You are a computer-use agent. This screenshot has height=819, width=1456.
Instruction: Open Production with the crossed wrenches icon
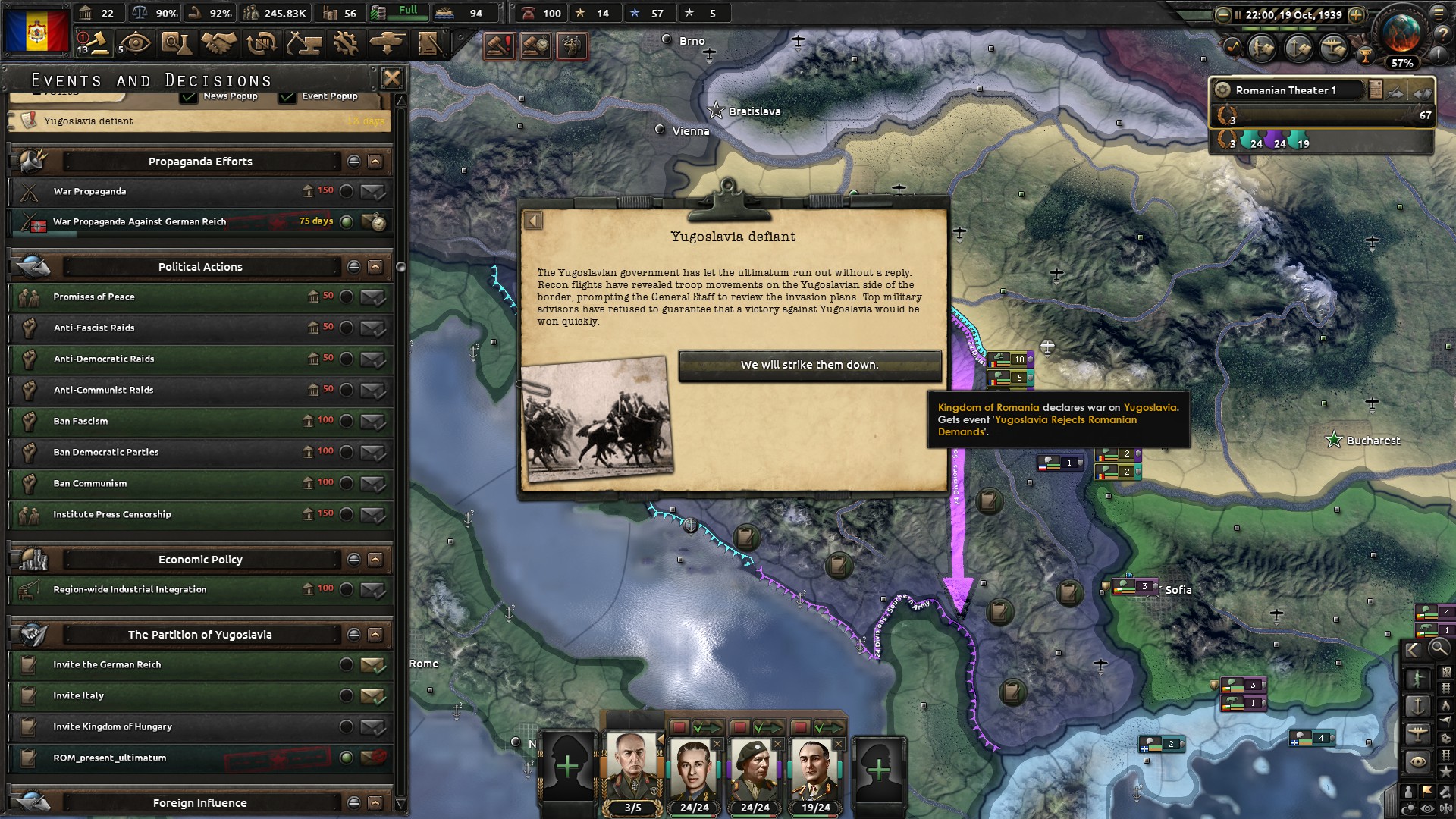(x=345, y=43)
